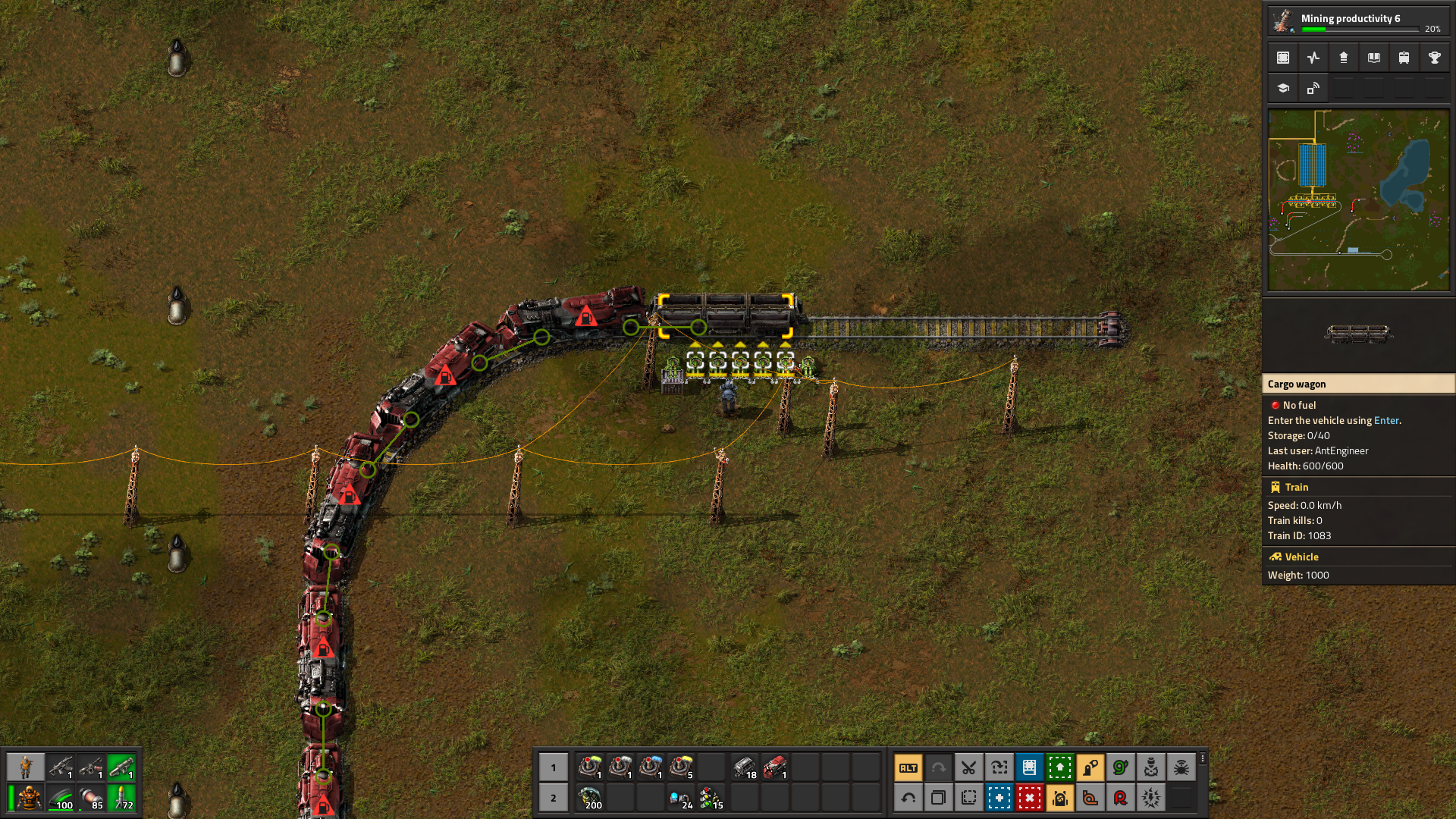
Task: Toggle personal logistics requests
Action: (1060, 797)
